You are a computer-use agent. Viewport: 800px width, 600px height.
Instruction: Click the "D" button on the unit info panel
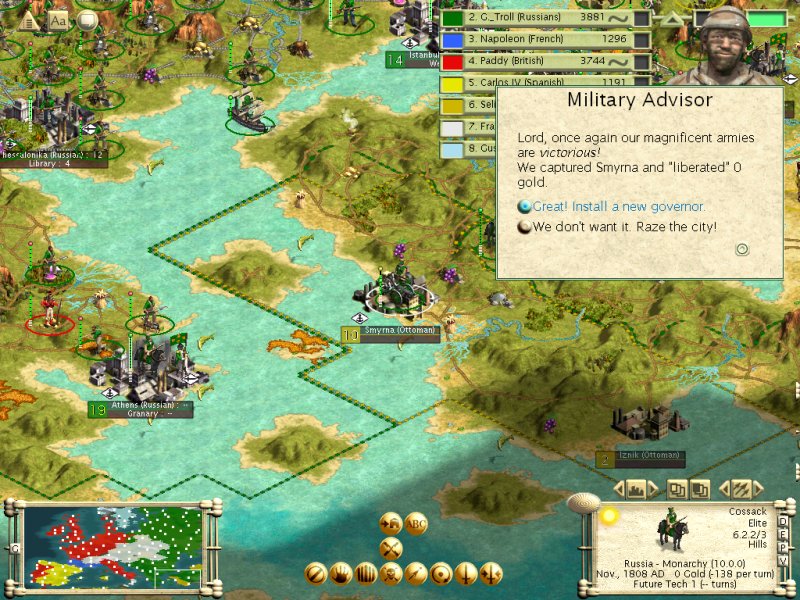pyautogui.click(x=782, y=522)
